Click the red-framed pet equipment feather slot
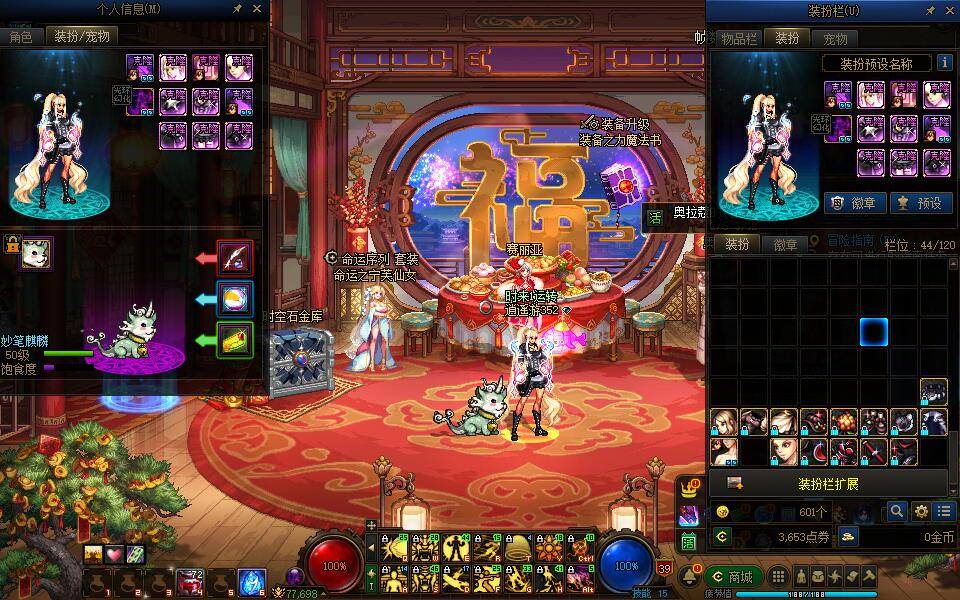960x600 pixels. click(x=235, y=258)
